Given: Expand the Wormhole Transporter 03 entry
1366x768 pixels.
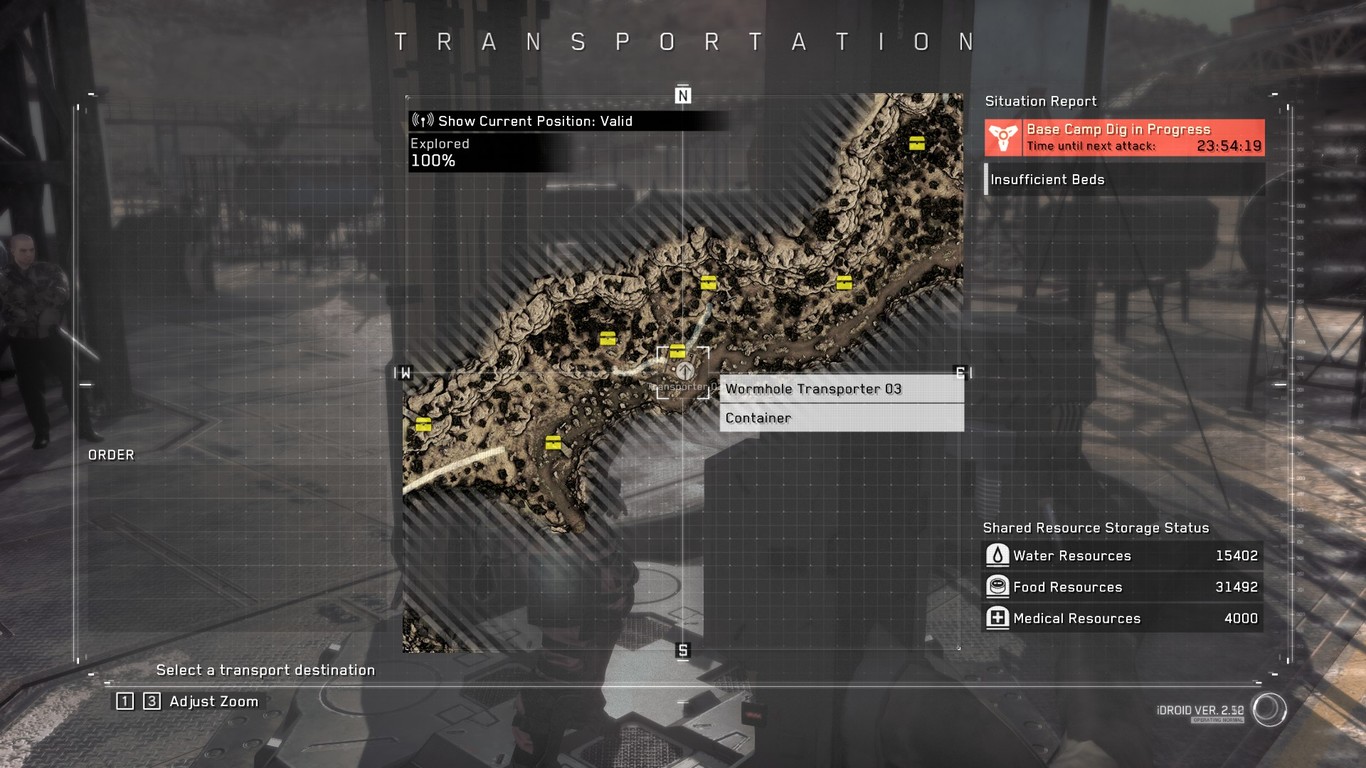Looking at the screenshot, I should pos(815,389).
